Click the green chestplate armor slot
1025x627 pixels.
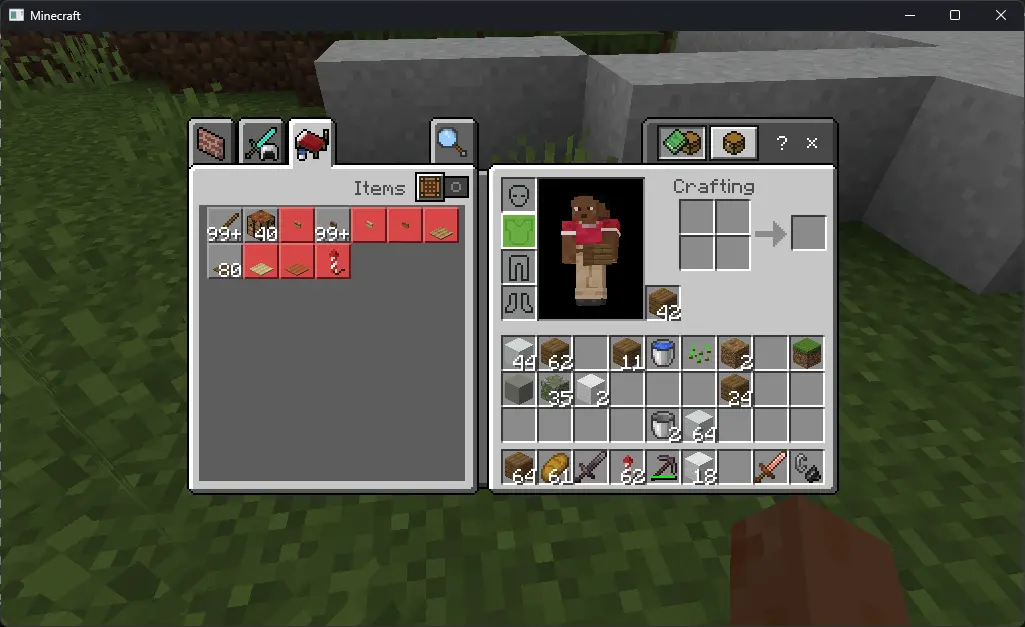click(518, 231)
